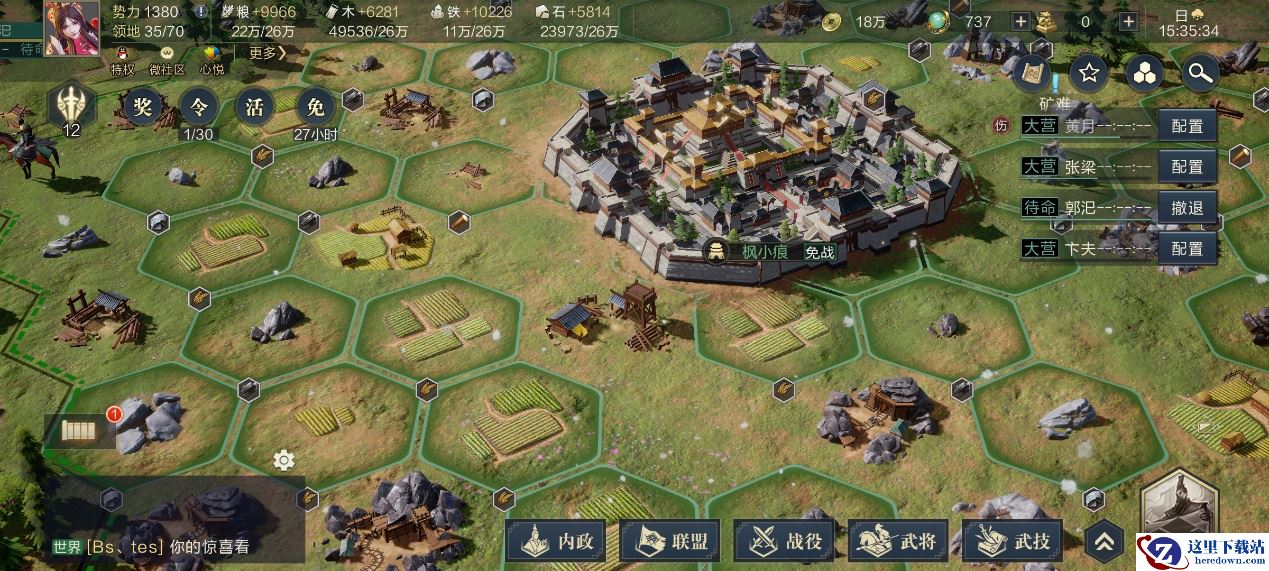The image size is (1269, 571).
Task: Open the magnifying glass search
Action: pos(1198,72)
